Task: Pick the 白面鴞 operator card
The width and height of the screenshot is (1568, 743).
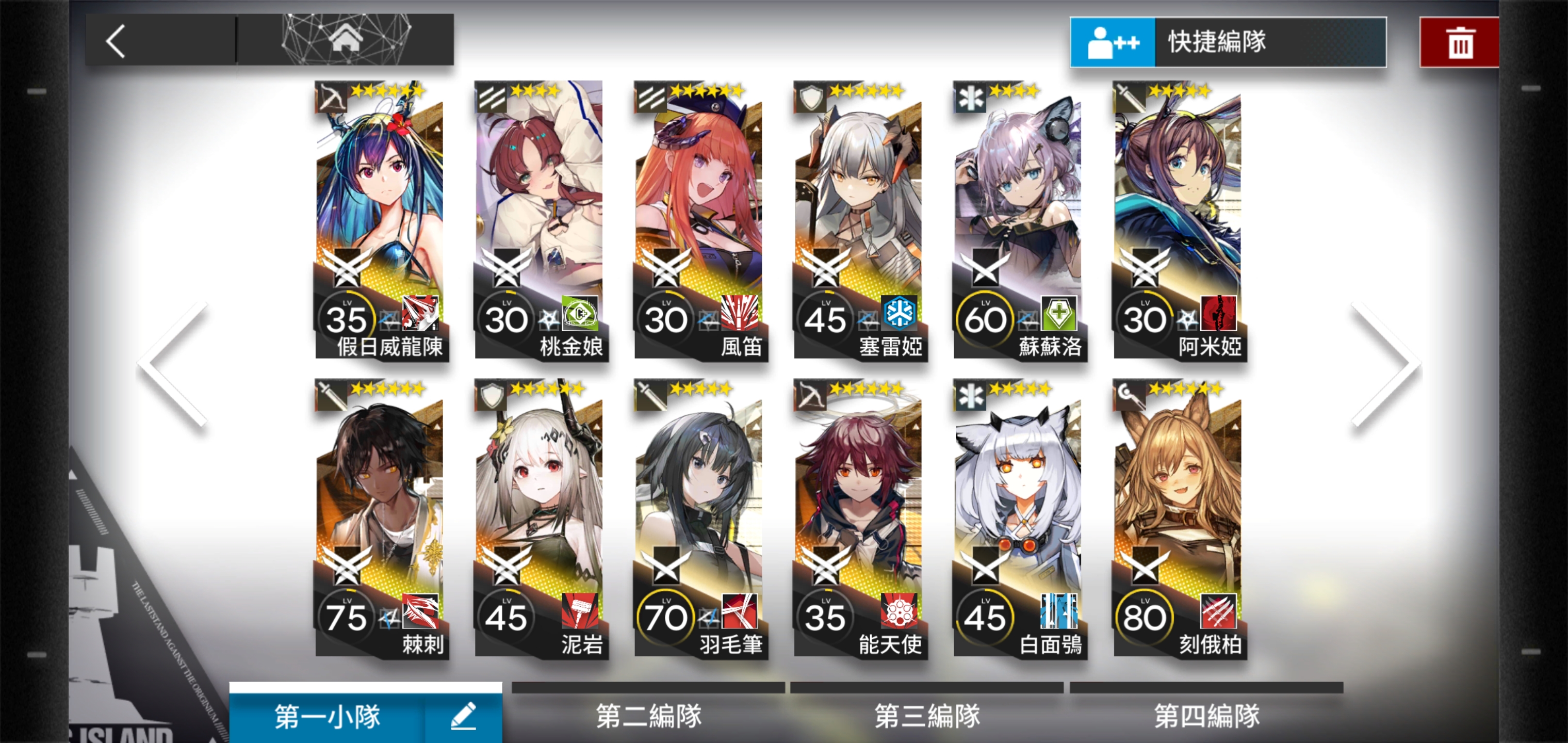Action: click(x=1018, y=518)
